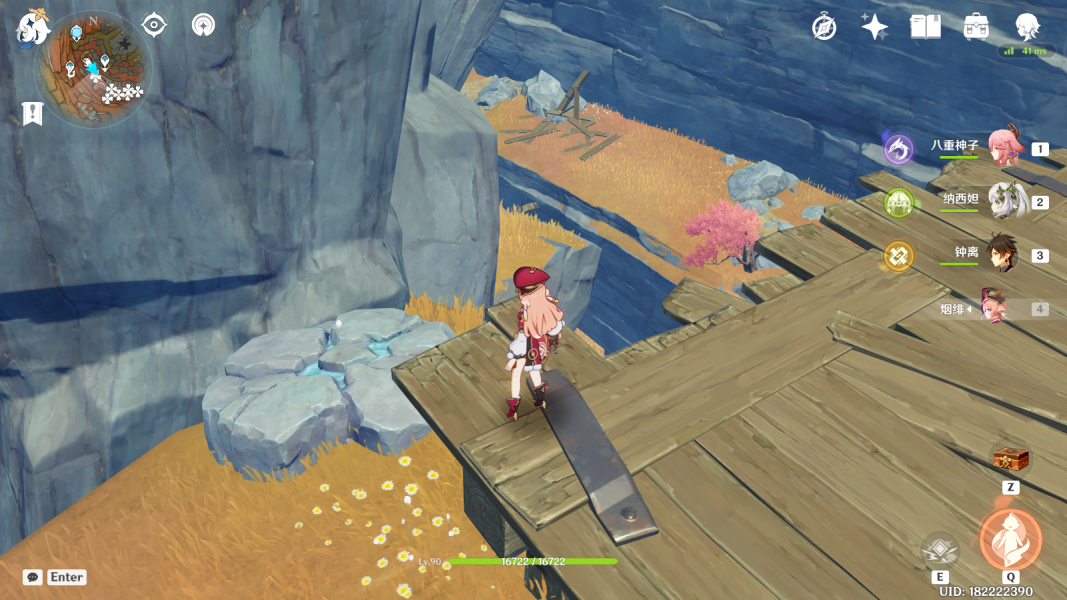The height and width of the screenshot is (600, 1067).
Task: Switch to party member 纳西妲
Action: click(x=1003, y=201)
